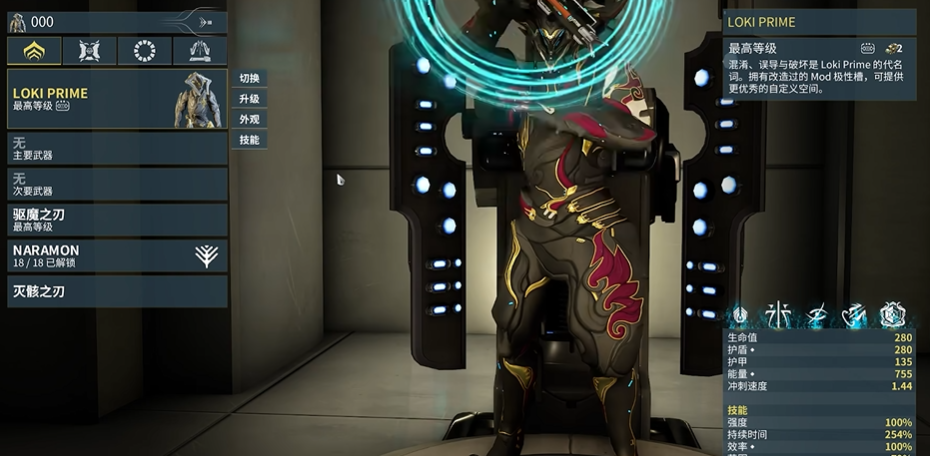The image size is (930, 456).
Task: Select the Warframe tab with the lotus emblem
Action: 34,50
